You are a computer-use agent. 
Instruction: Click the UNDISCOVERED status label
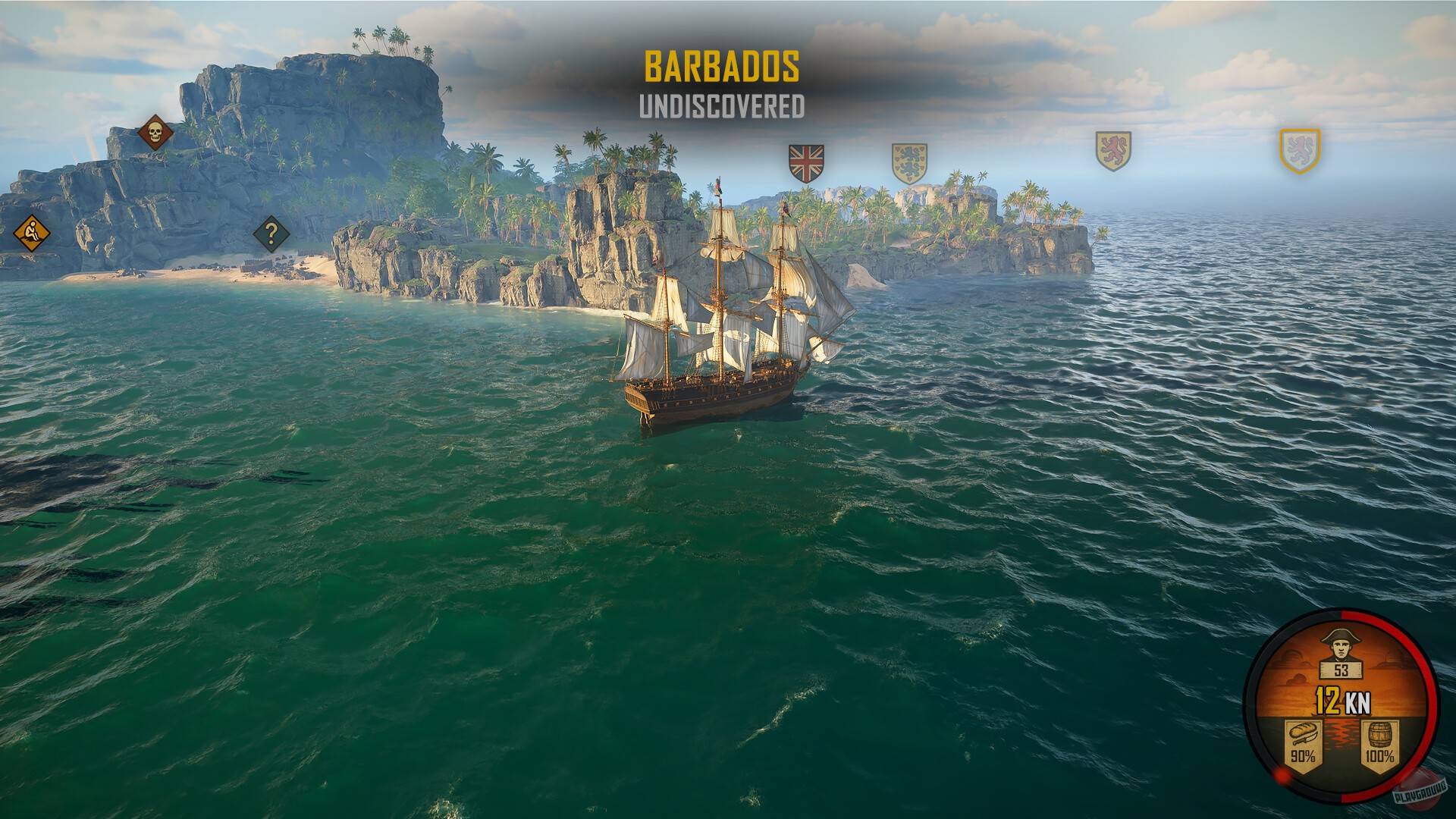[722, 106]
